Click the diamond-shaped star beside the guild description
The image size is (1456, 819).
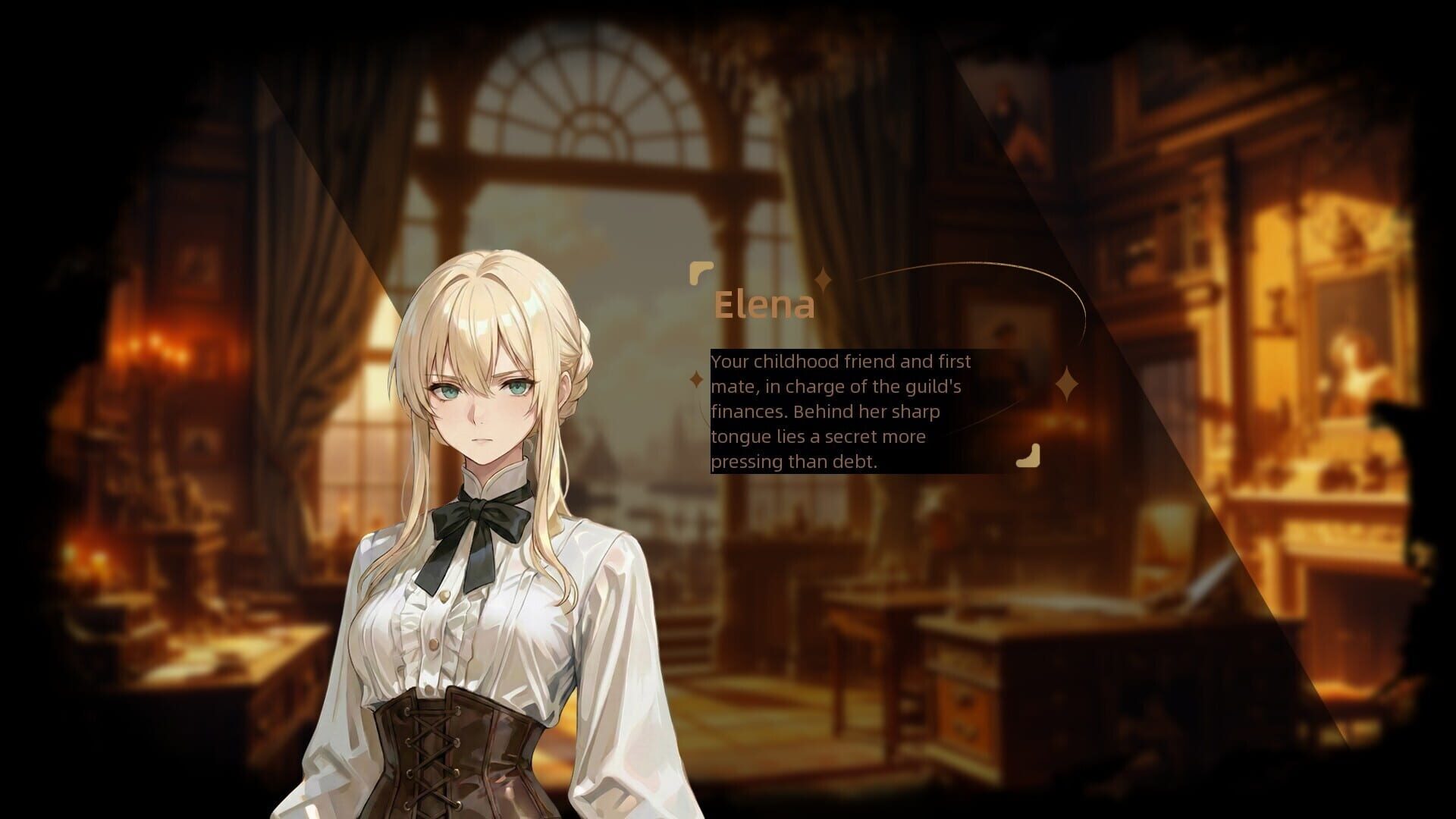pyautogui.click(x=695, y=380)
